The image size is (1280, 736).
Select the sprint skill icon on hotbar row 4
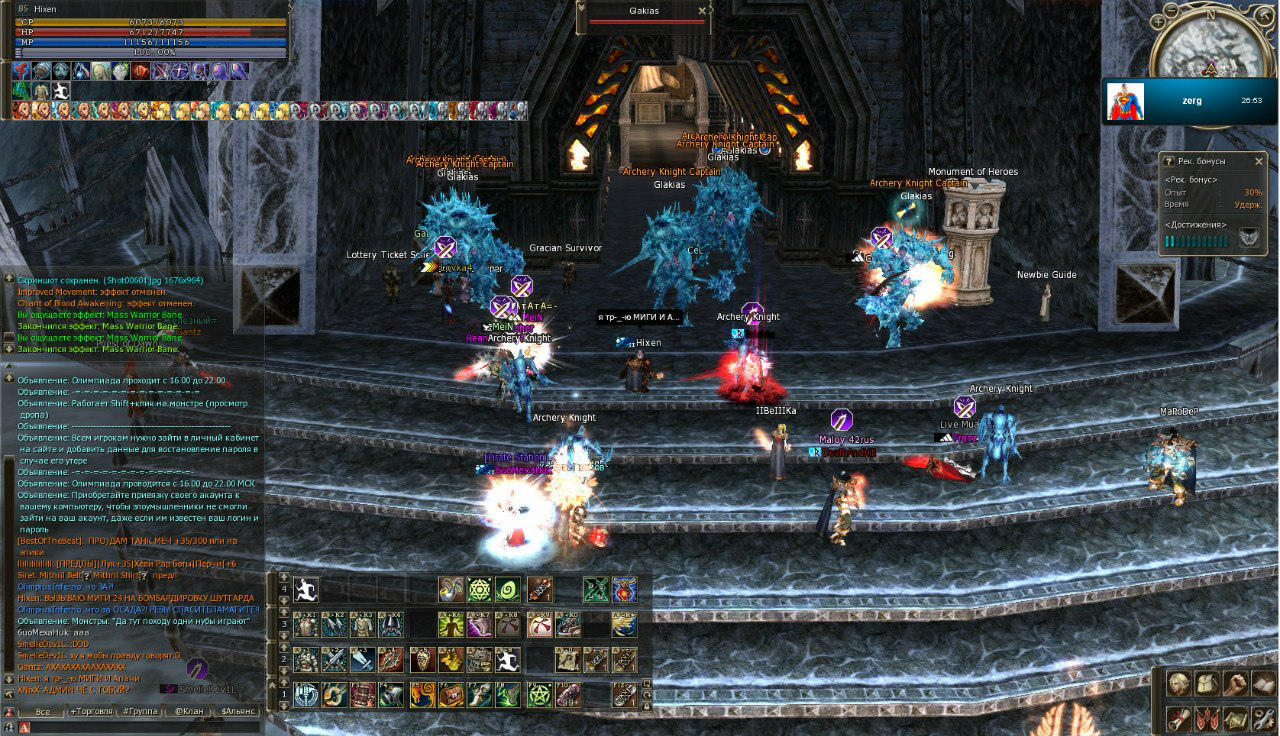pos(305,589)
